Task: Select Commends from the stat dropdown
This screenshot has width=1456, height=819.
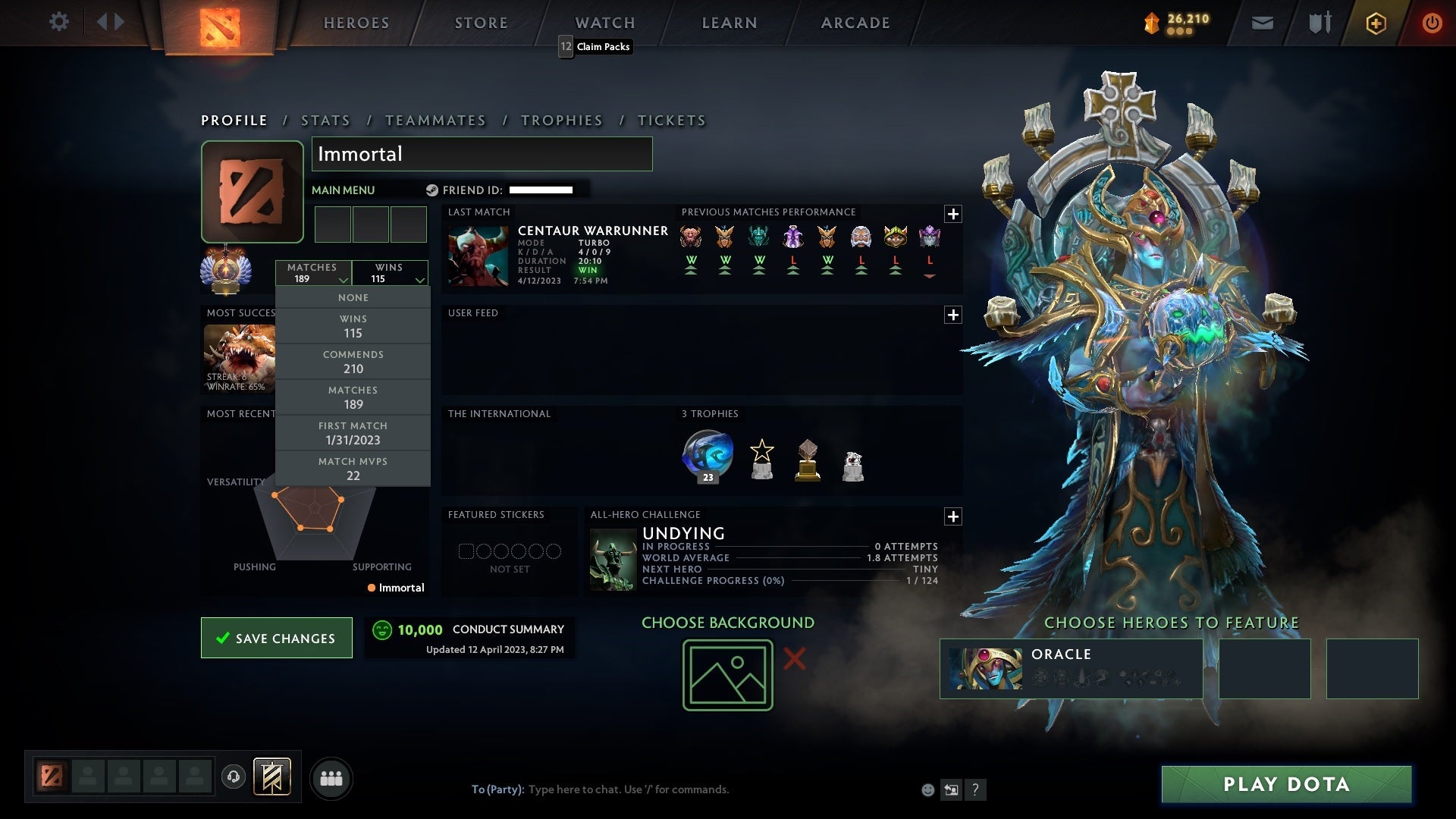Action: pyautogui.click(x=353, y=362)
